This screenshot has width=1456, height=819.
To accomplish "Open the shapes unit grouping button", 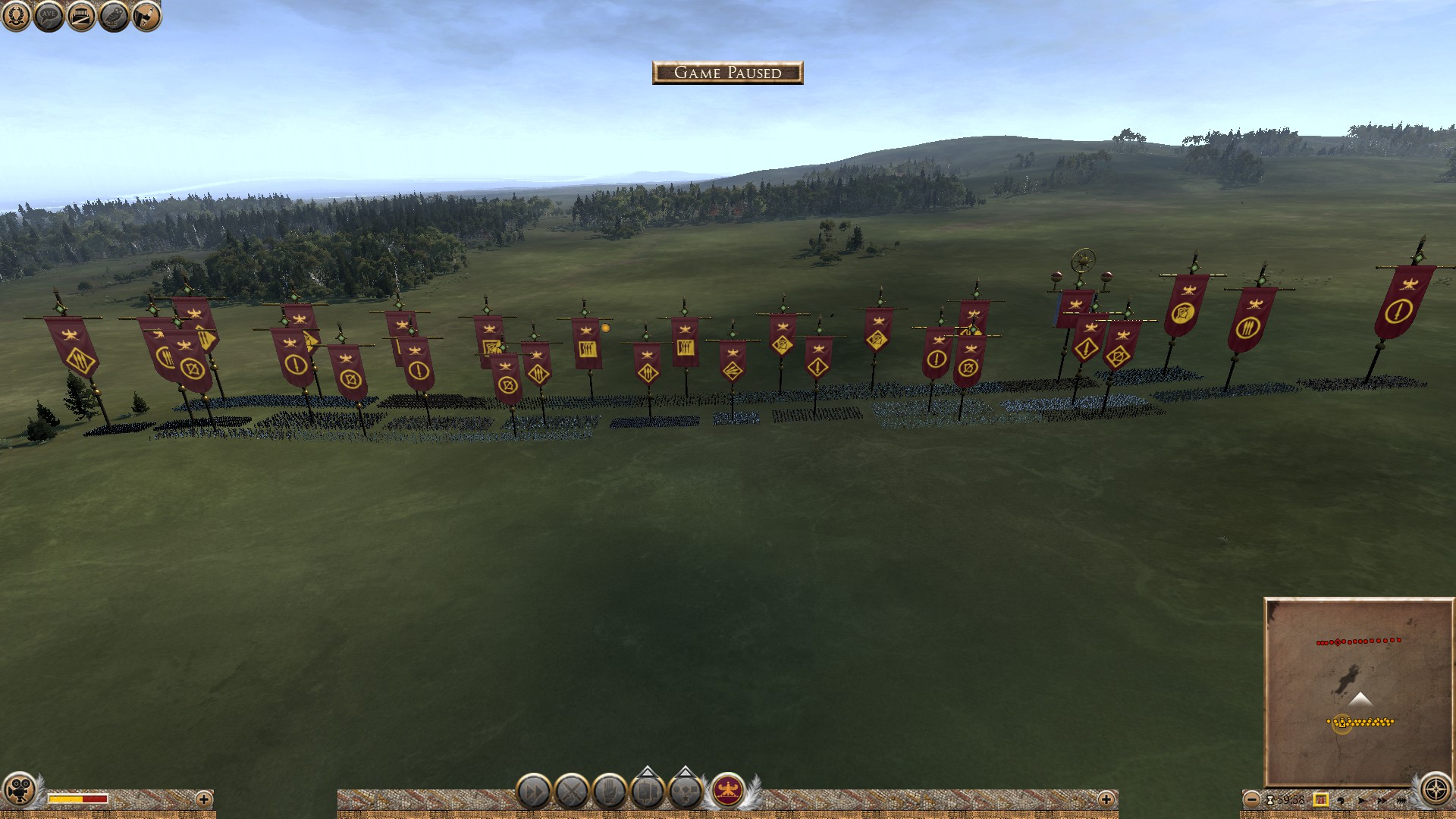I will (x=686, y=792).
